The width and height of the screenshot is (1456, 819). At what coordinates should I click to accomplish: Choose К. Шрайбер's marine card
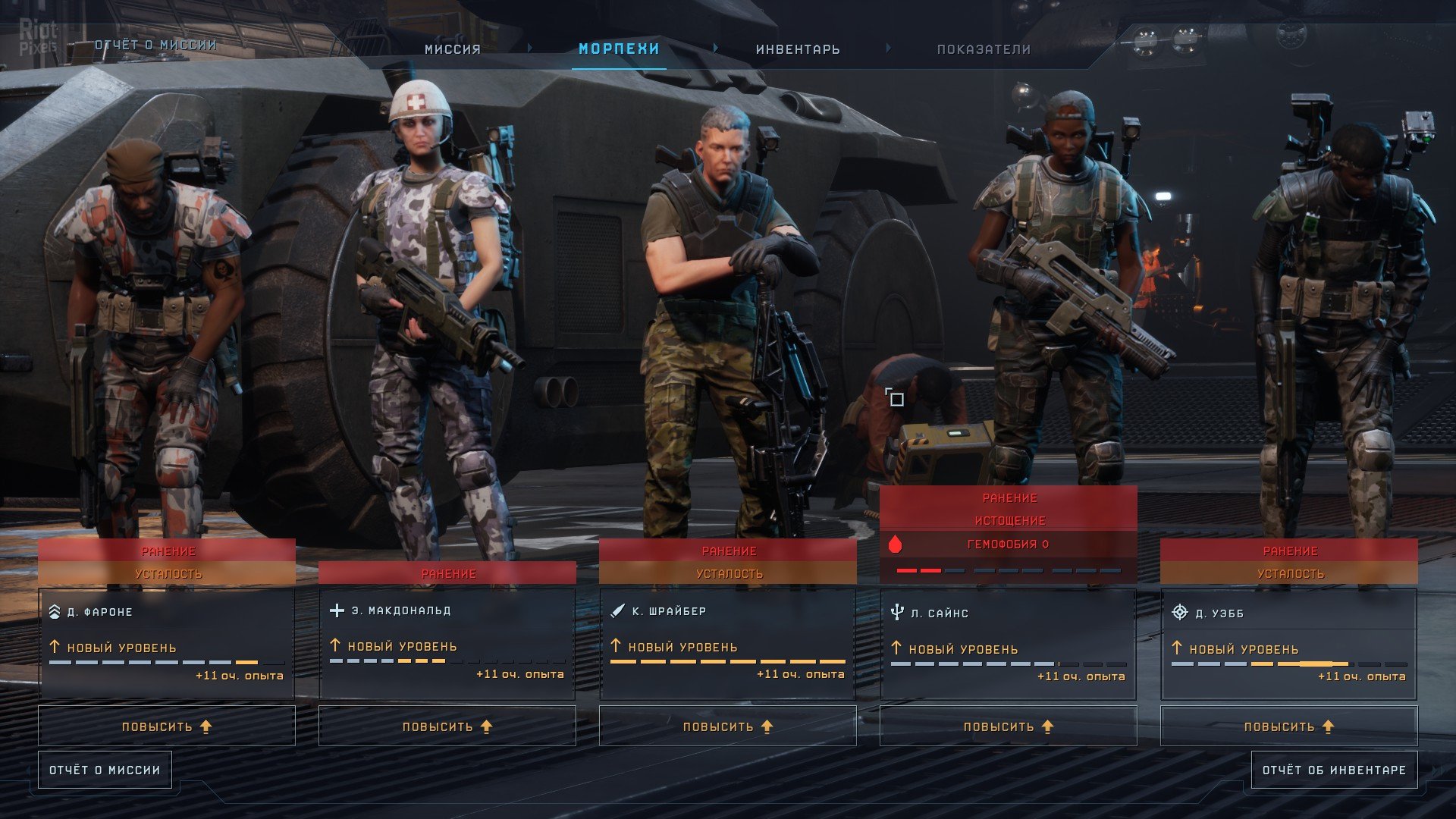(728, 643)
